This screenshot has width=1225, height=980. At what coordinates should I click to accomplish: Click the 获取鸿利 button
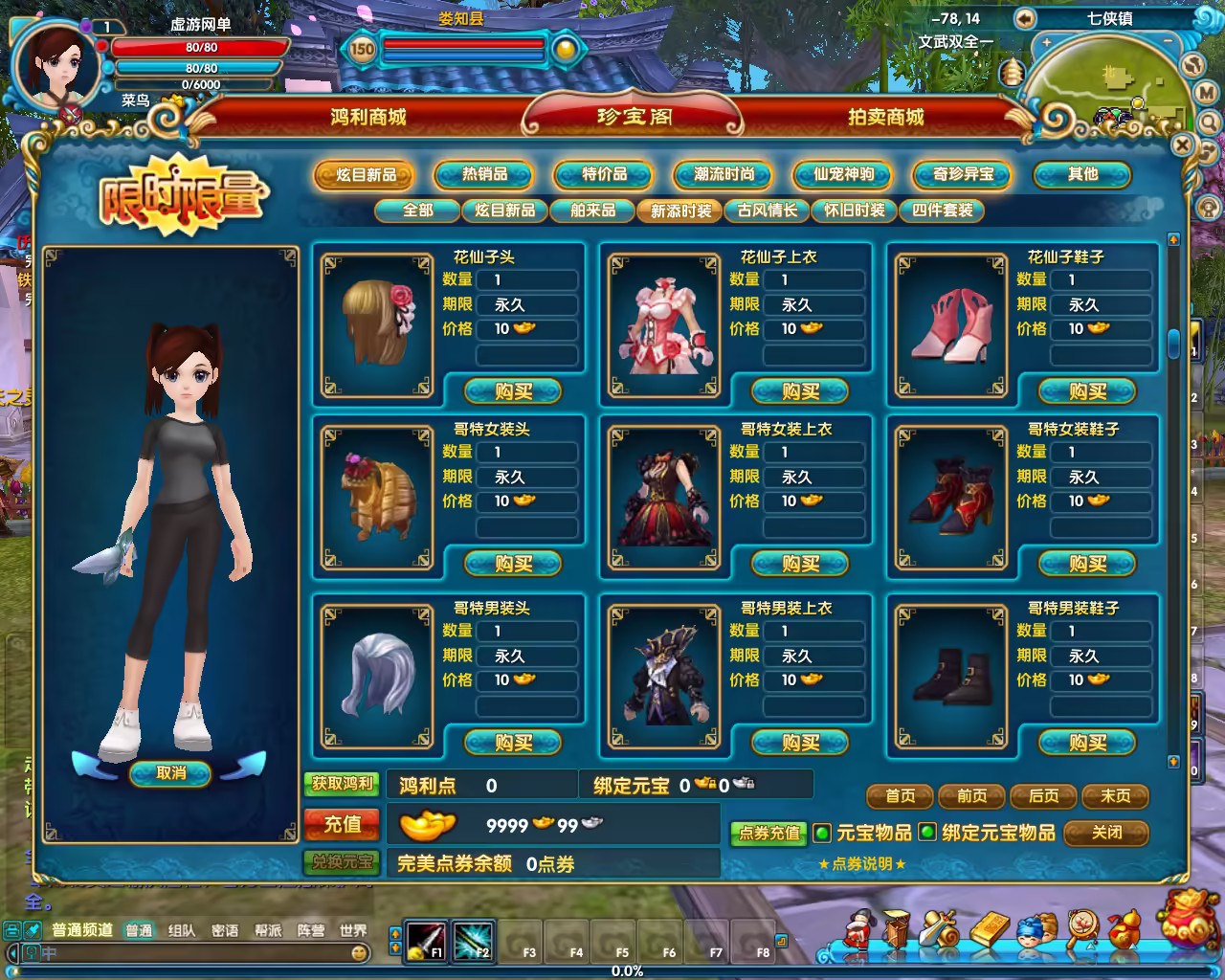pos(342,784)
